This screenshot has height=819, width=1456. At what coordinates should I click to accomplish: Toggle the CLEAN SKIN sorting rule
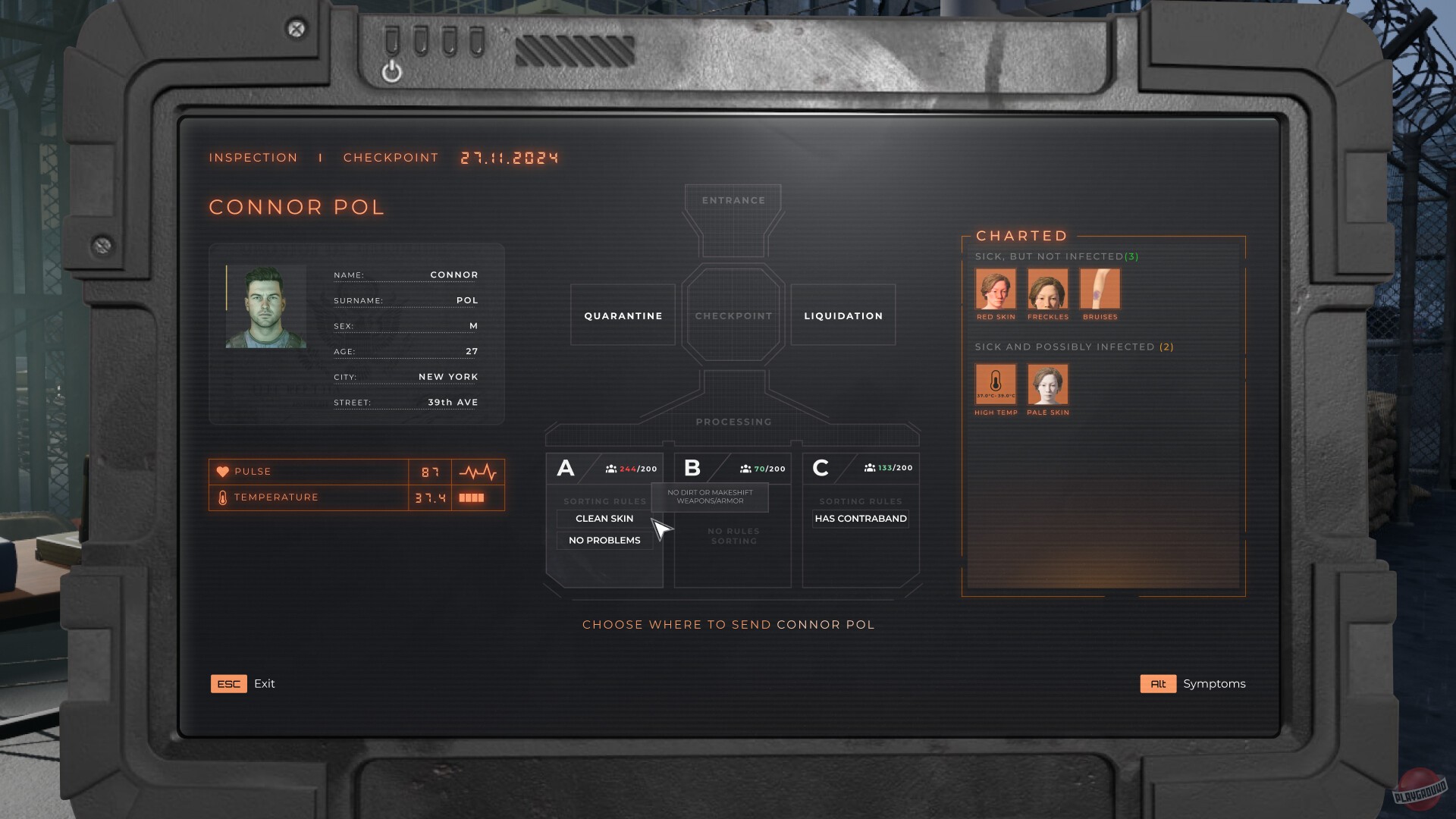click(x=604, y=519)
